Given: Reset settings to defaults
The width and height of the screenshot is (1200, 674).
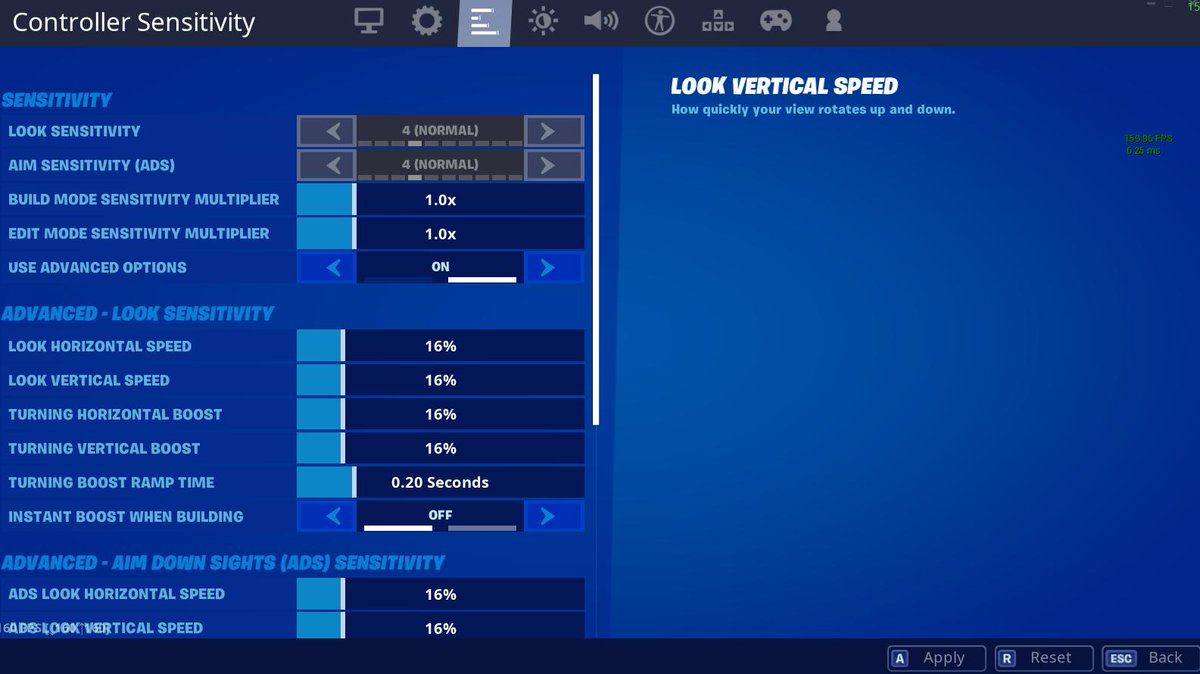Looking at the screenshot, I should point(1042,658).
